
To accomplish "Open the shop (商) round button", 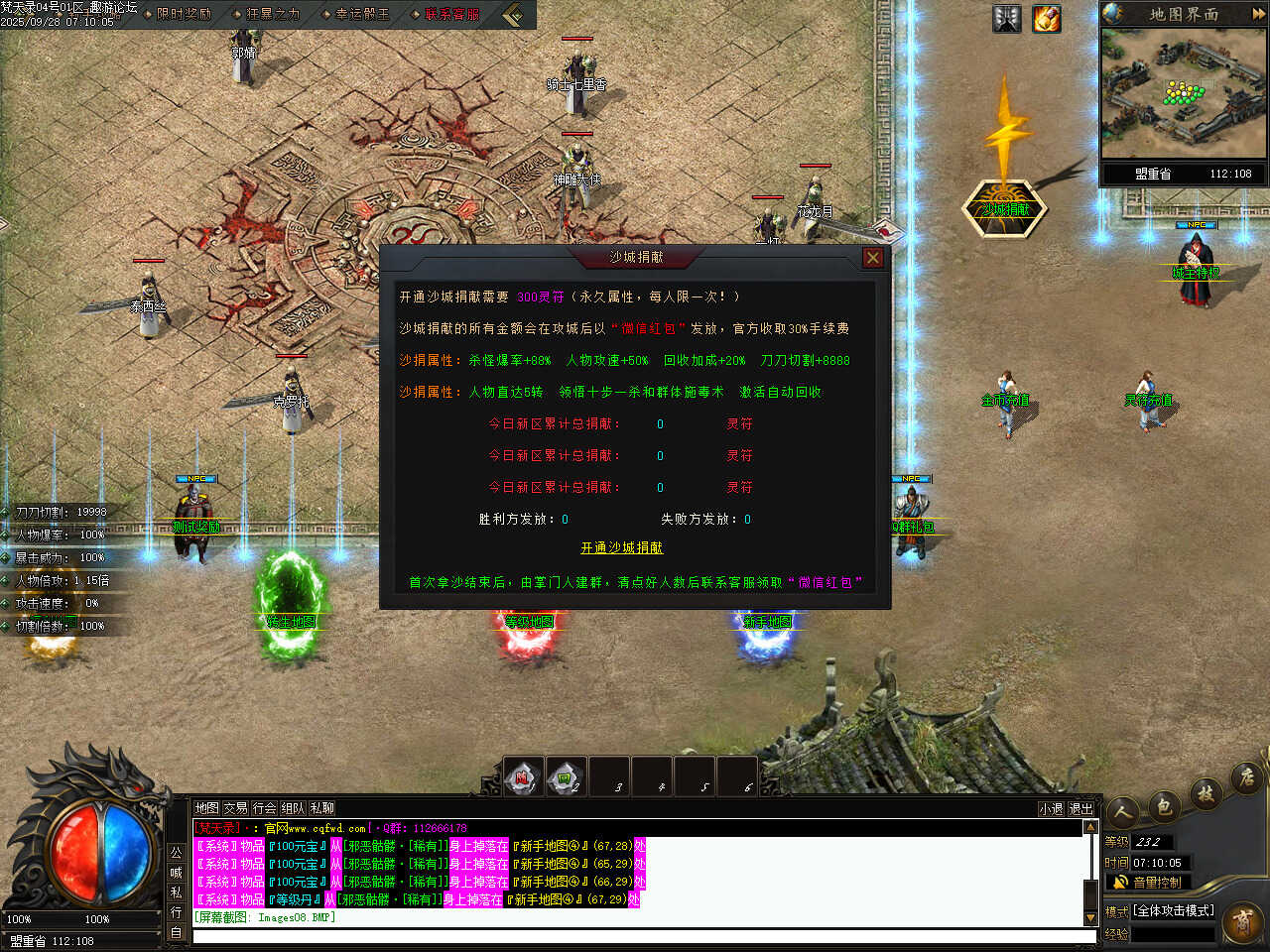I will pyautogui.click(x=1242, y=922).
